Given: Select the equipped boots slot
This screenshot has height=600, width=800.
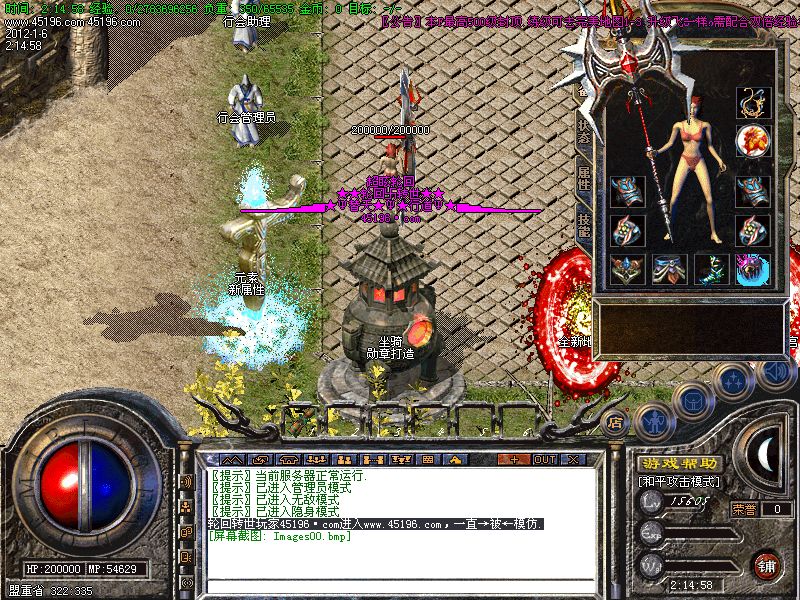Looking at the screenshot, I should [x=710, y=270].
